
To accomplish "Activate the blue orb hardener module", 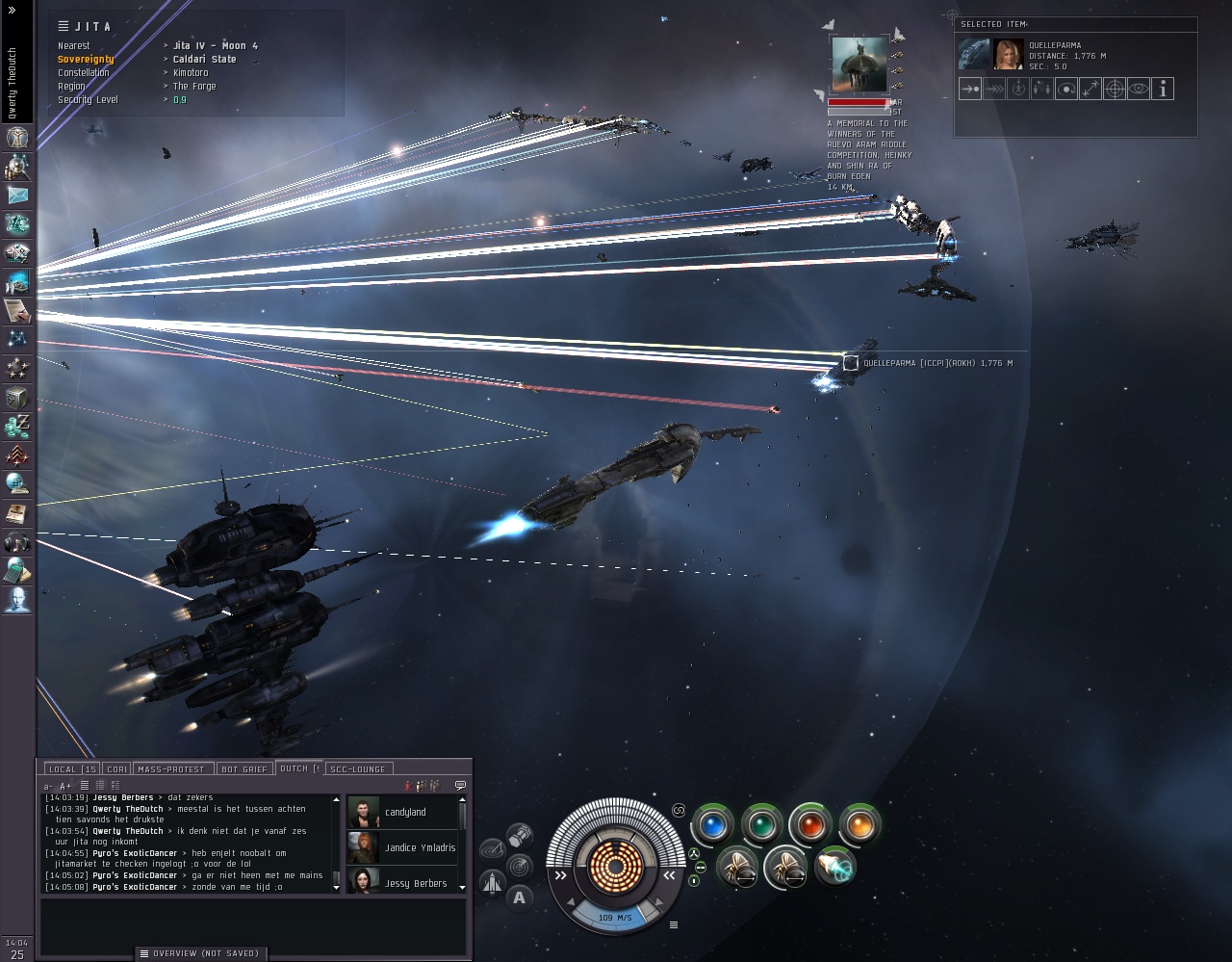I will (x=712, y=825).
